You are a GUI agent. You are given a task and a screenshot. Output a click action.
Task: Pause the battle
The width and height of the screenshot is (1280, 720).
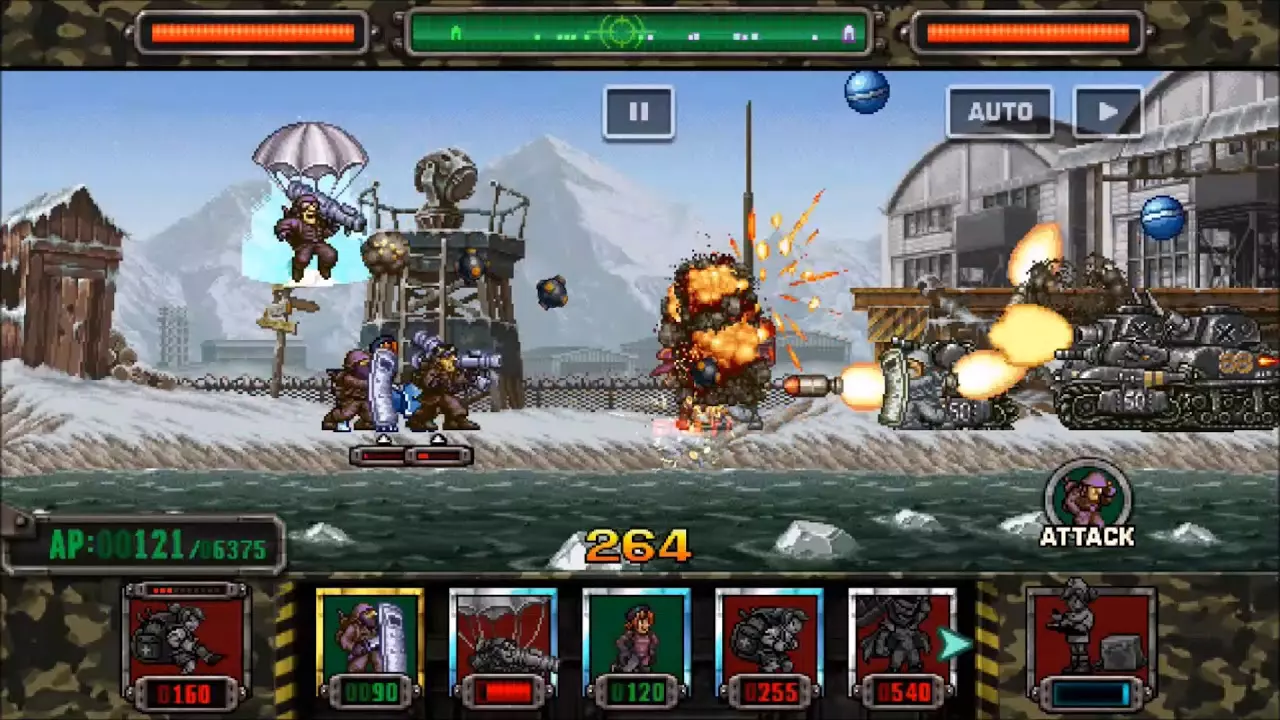point(638,111)
